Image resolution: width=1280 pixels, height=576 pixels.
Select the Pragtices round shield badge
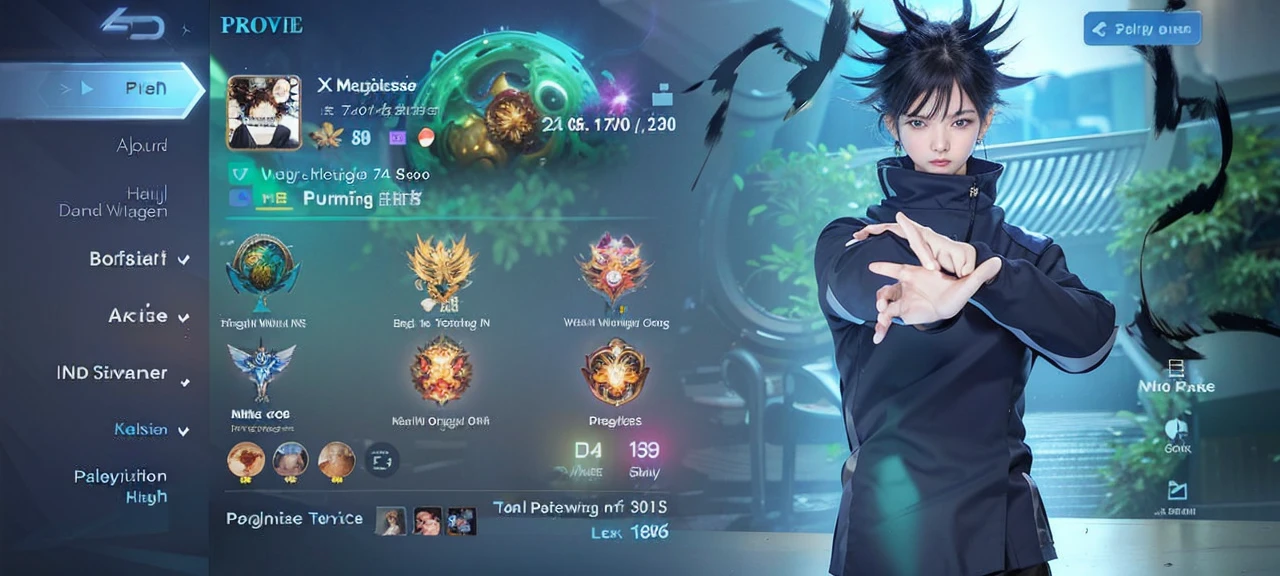[615, 371]
